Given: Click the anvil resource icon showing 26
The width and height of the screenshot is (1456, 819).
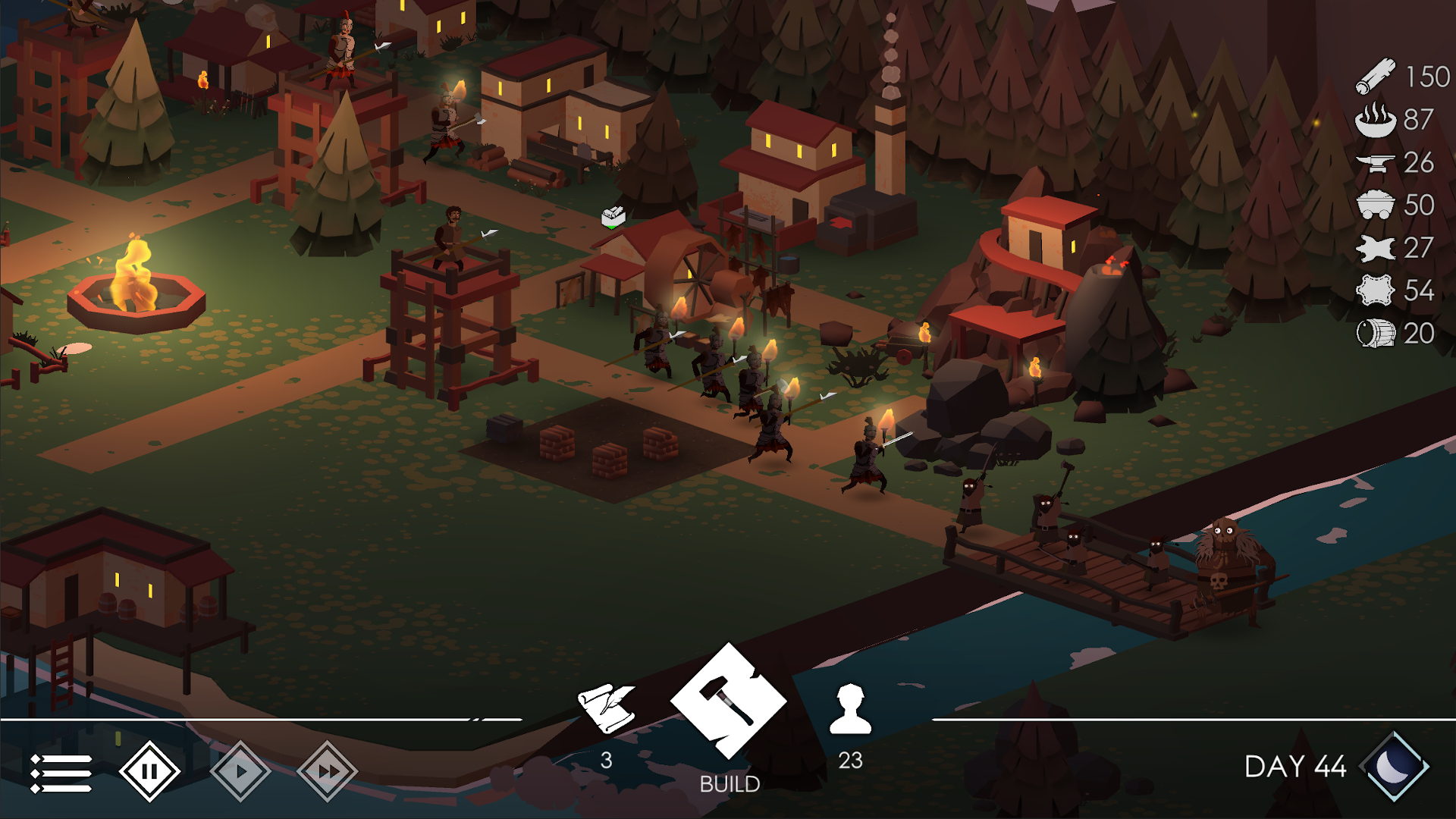Looking at the screenshot, I should (x=1374, y=162).
